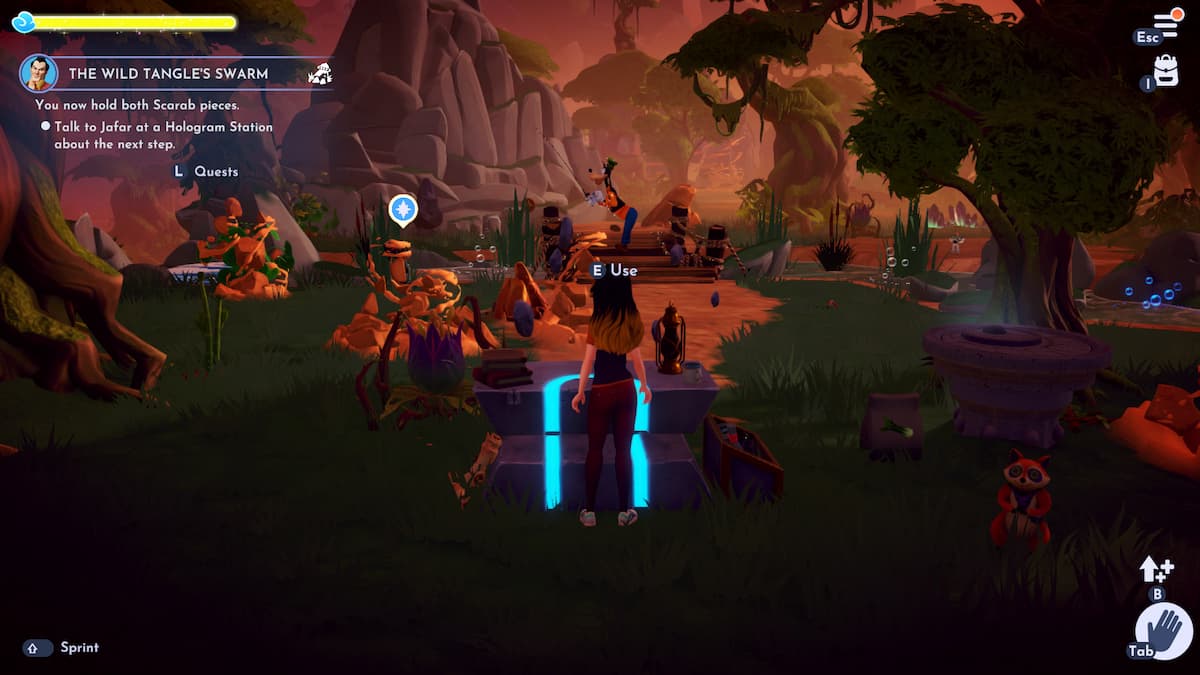Viewport: 1200px width, 675px height.
Task: Open the arrow-plus upgrade icon
Action: click(1156, 569)
